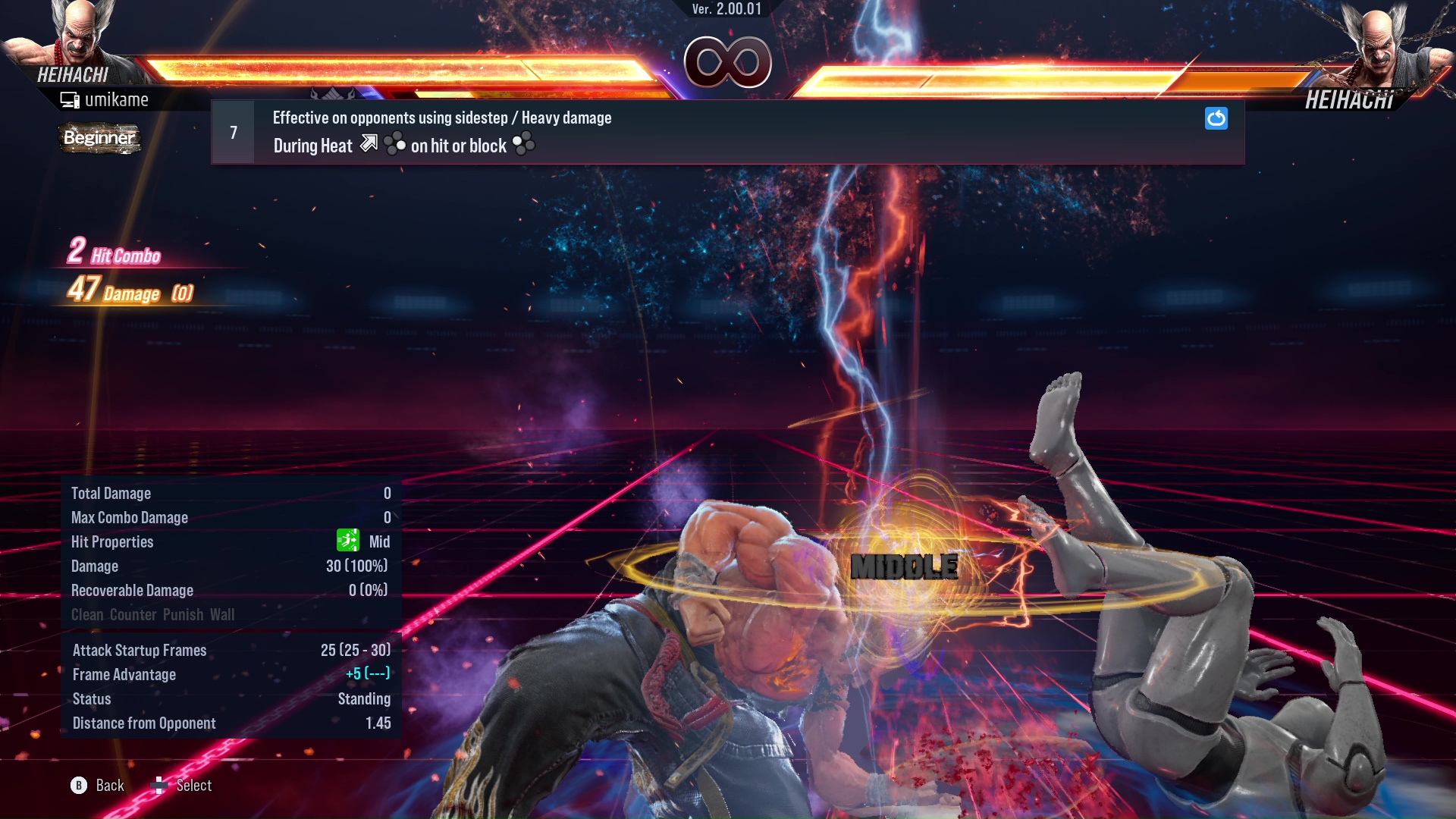This screenshot has width=1456, height=819.
Task: Toggle the Clean hit condition label
Action: click(86, 614)
